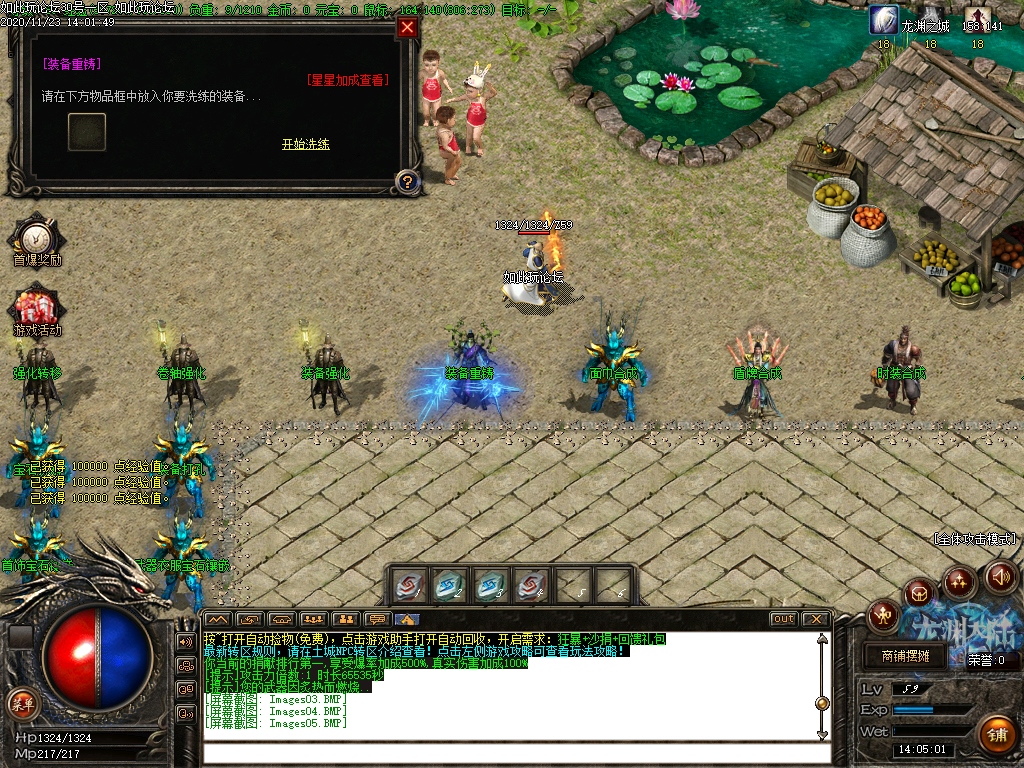This screenshot has width=1024, height=768.
Task: Open the 首爆奖励 first-kill reward icon
Action: pos(37,238)
